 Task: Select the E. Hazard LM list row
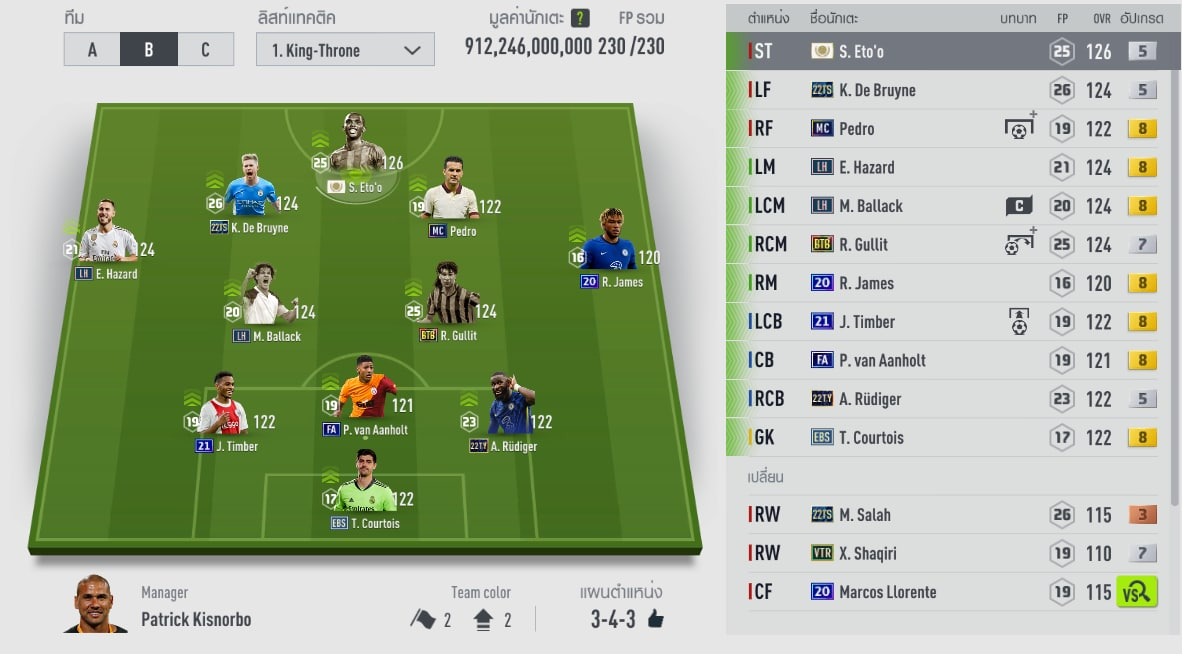(950, 167)
